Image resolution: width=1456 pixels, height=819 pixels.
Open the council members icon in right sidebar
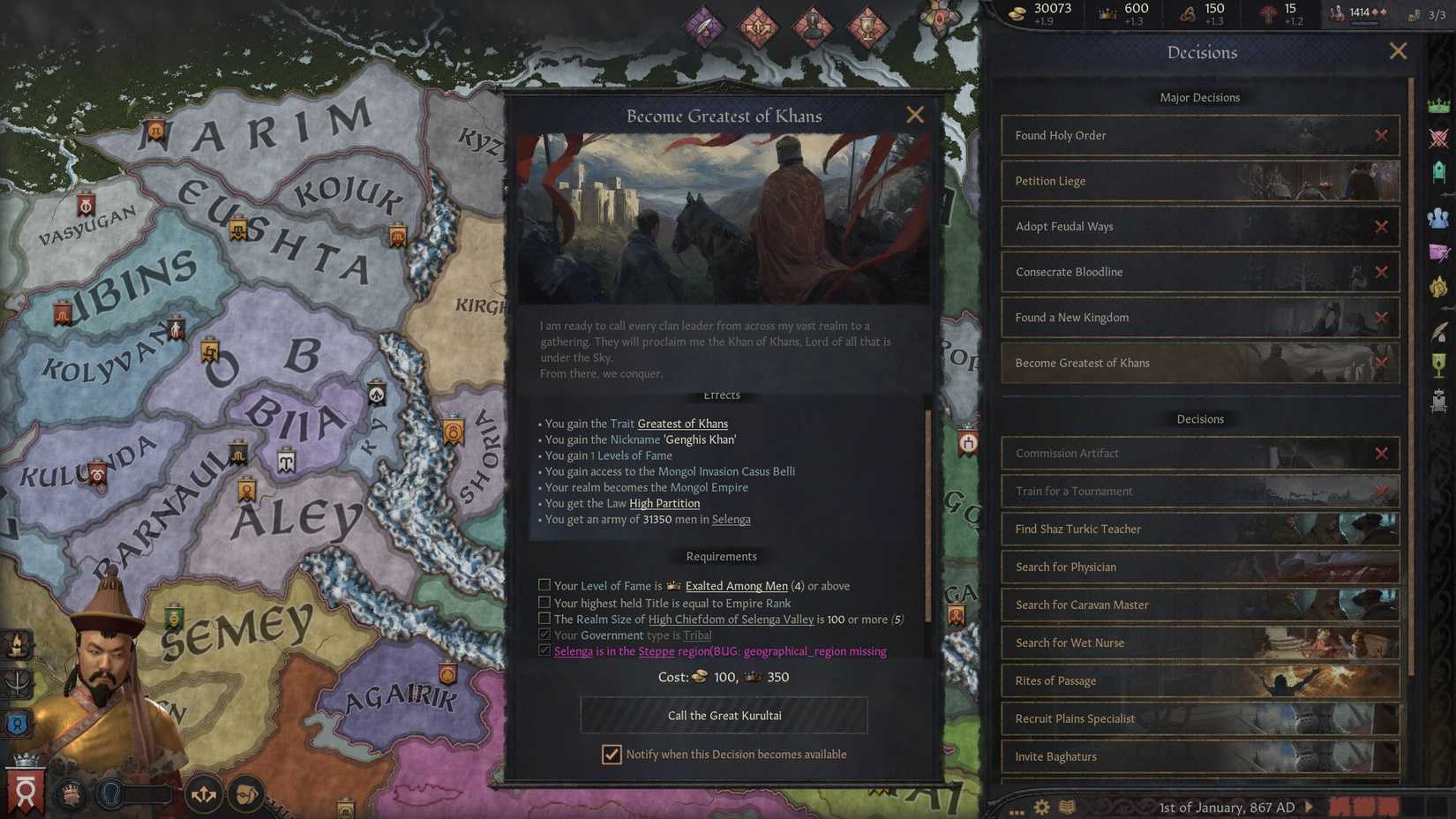[x=1439, y=215]
